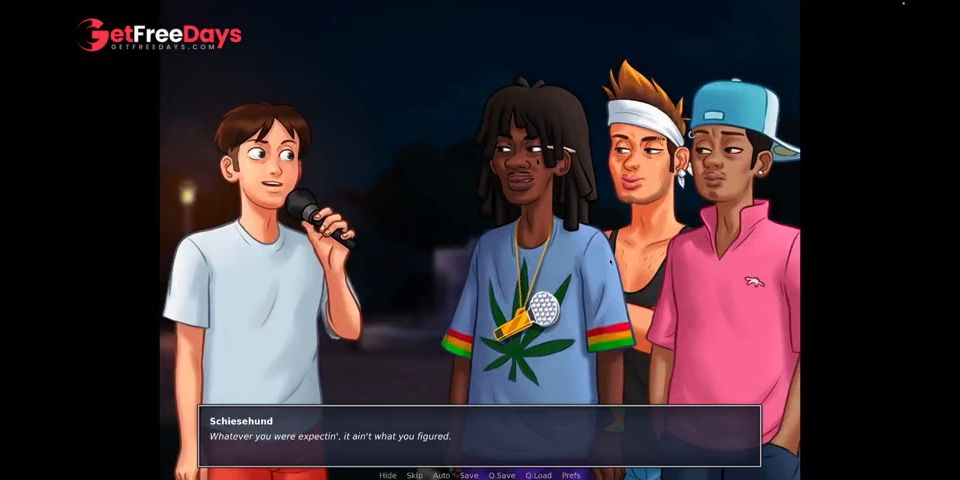Advance the dialogue by clicking the text box
This screenshot has height=480, width=960.
479,436
